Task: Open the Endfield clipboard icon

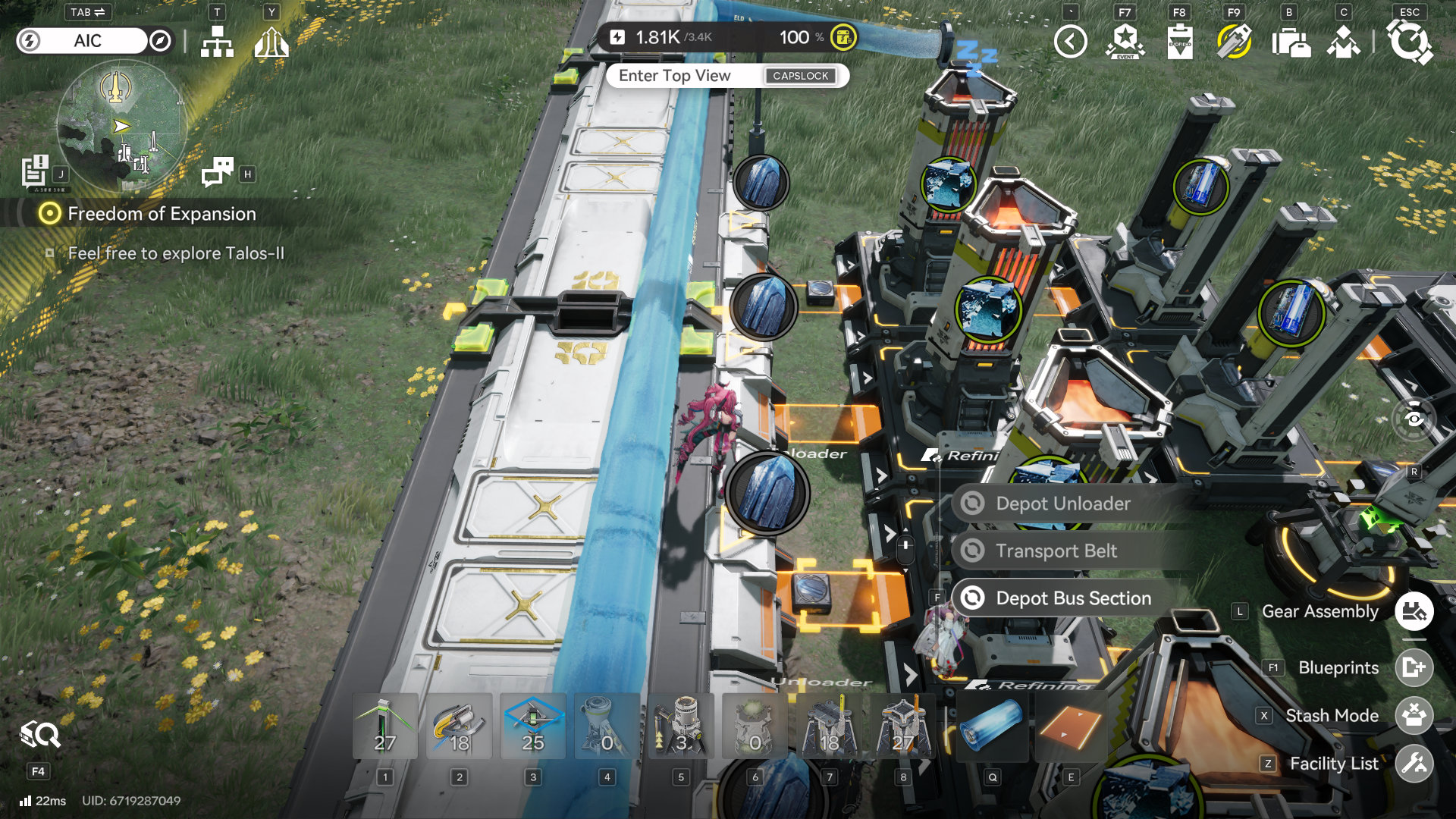Action: coord(1180,42)
